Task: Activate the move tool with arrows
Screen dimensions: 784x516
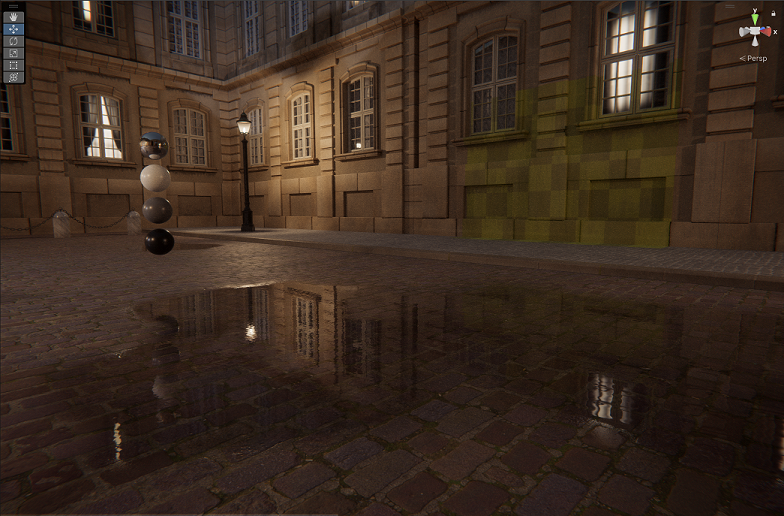Action: pyautogui.click(x=14, y=29)
